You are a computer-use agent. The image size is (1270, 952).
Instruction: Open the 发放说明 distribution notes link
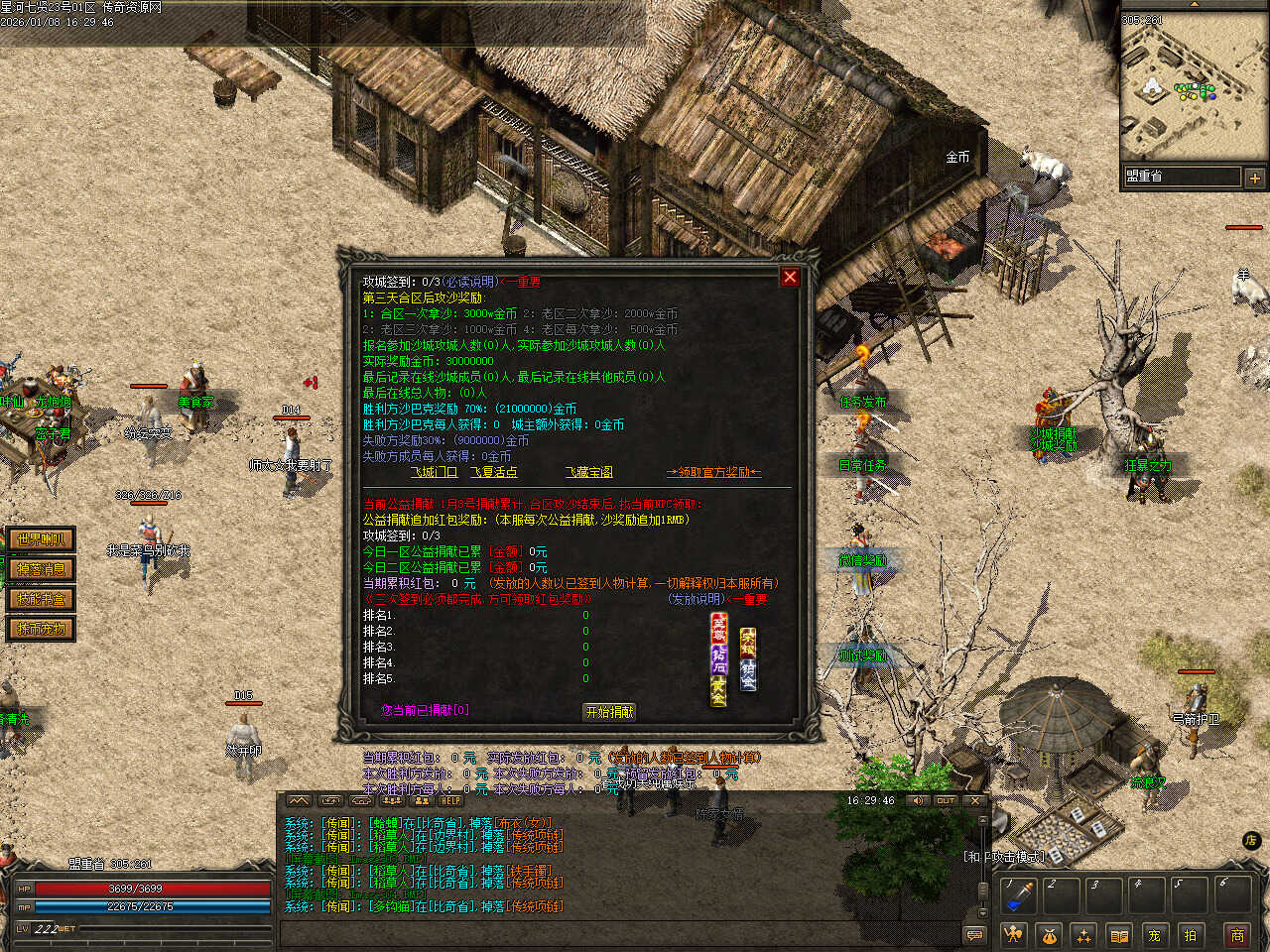tap(695, 599)
